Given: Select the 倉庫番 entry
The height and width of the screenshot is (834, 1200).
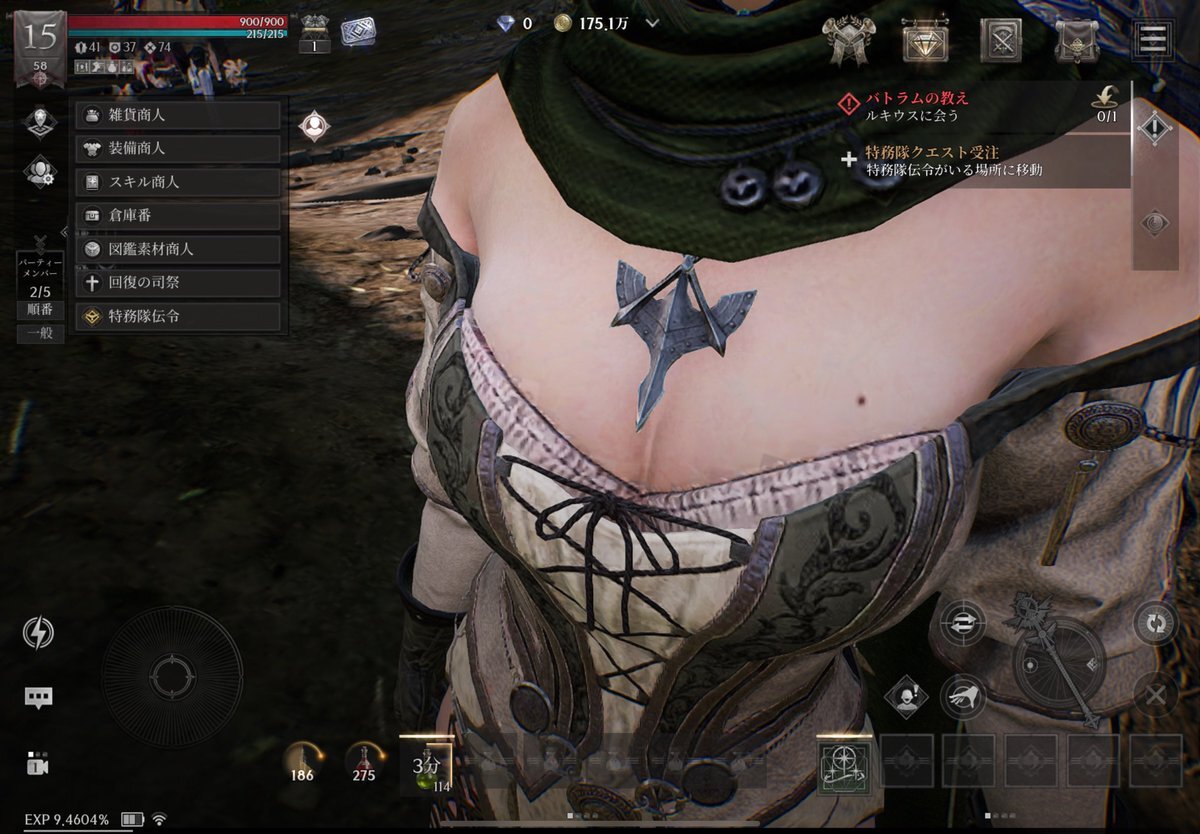Looking at the screenshot, I should coord(178,216).
